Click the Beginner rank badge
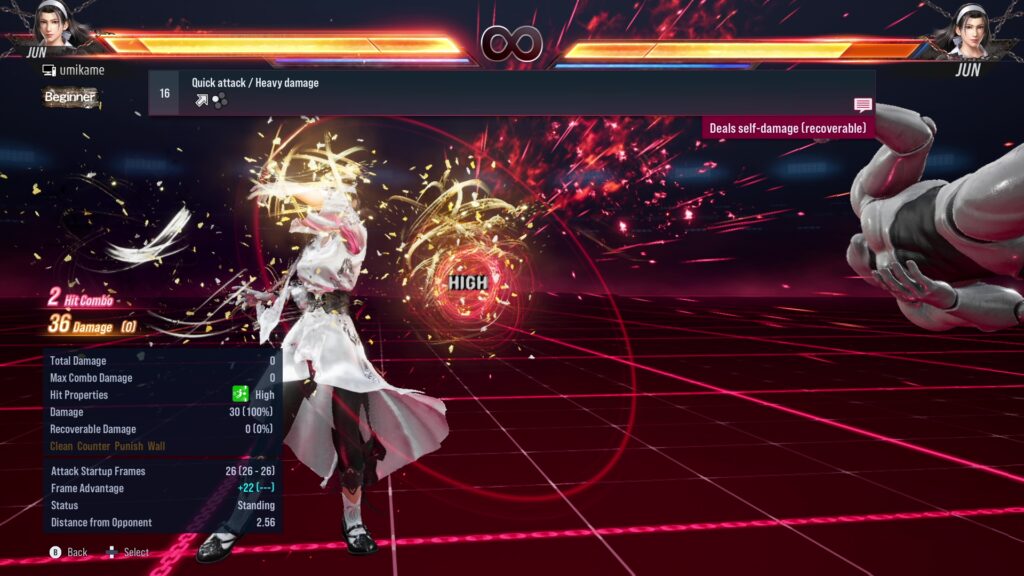Viewport: 1024px width, 576px height. tap(70, 97)
